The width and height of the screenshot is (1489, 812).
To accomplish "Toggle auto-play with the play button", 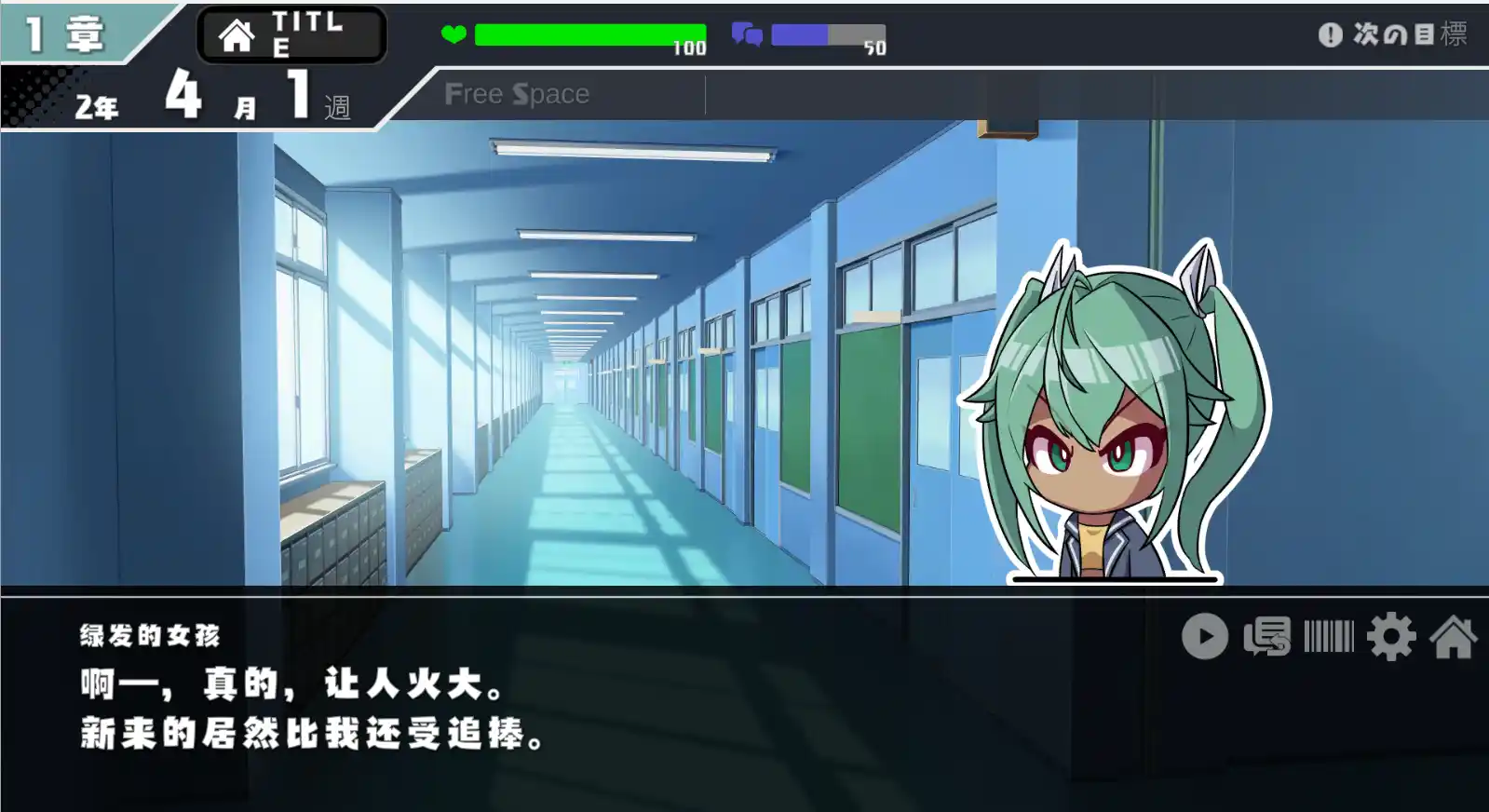I will click(x=1207, y=638).
